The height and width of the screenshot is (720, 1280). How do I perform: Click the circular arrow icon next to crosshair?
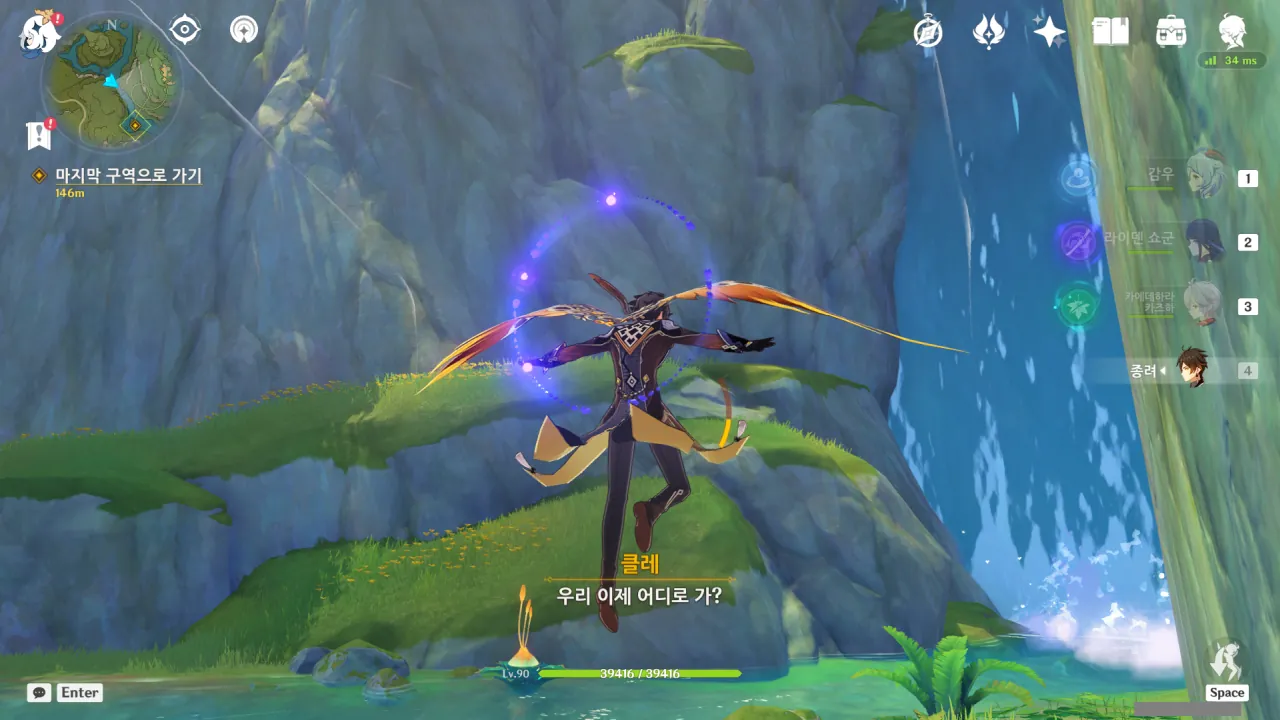[x=243, y=30]
